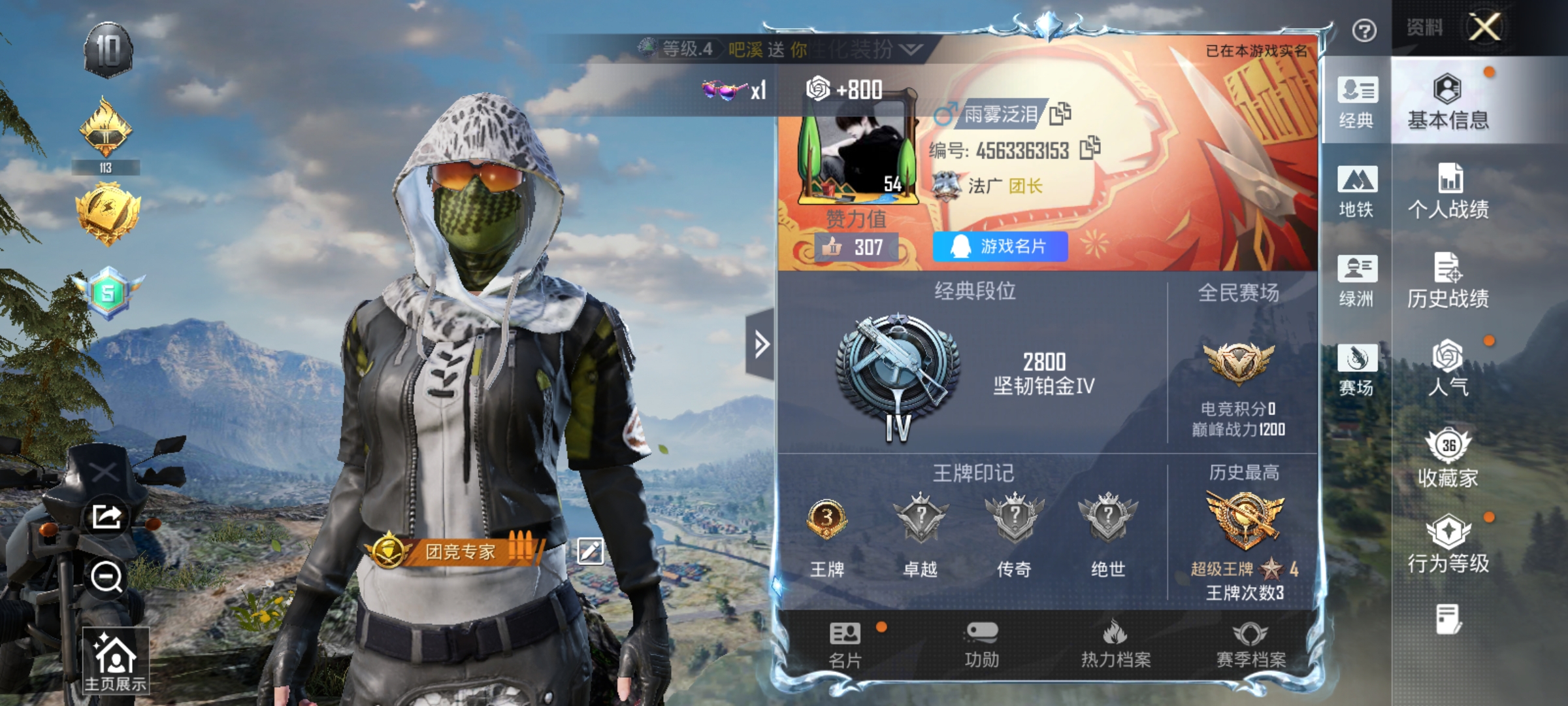Open the 基本信息 basic info section
Image resolution: width=1568 pixels, height=706 pixels.
[x=1448, y=102]
